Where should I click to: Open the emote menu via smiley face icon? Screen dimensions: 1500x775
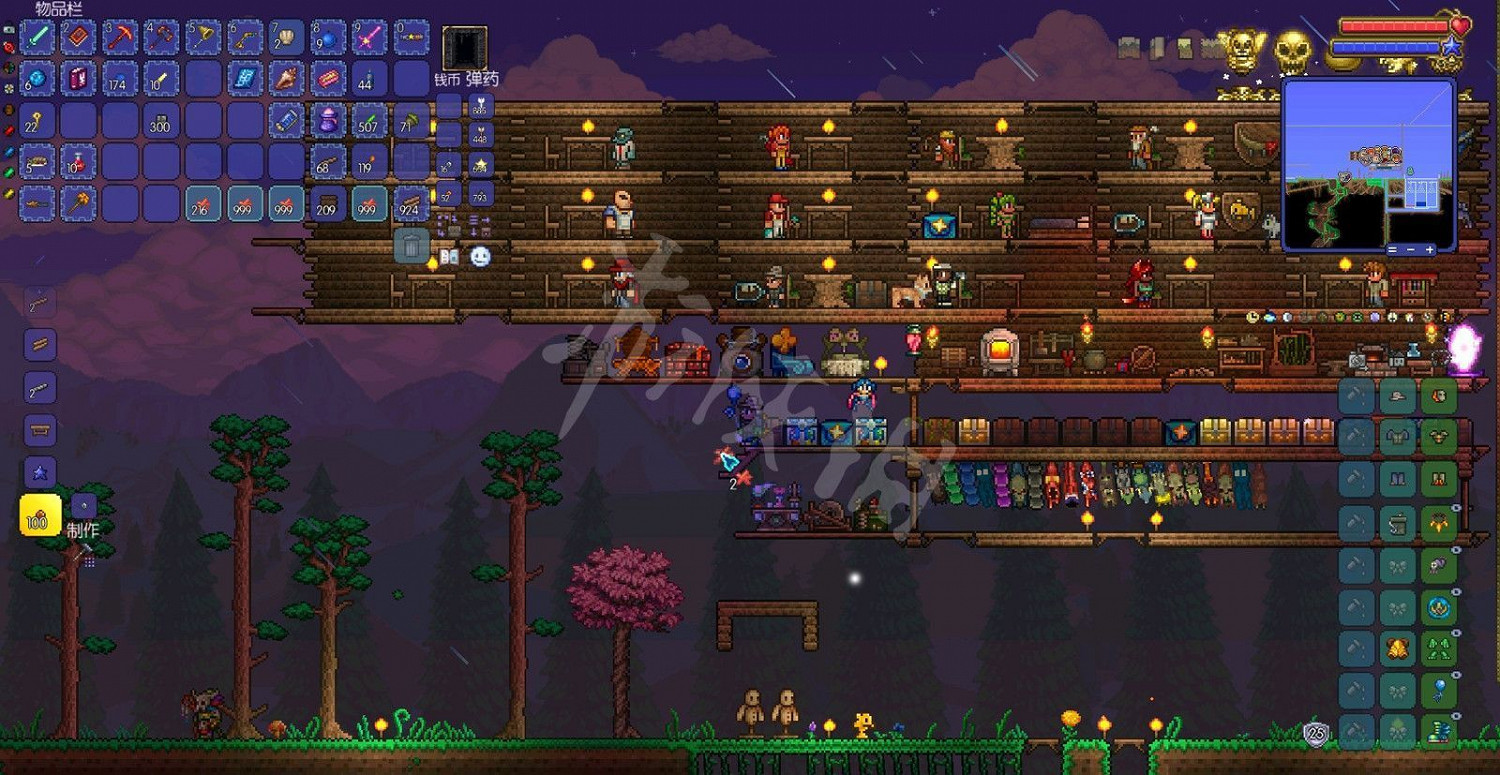pyautogui.click(x=481, y=257)
